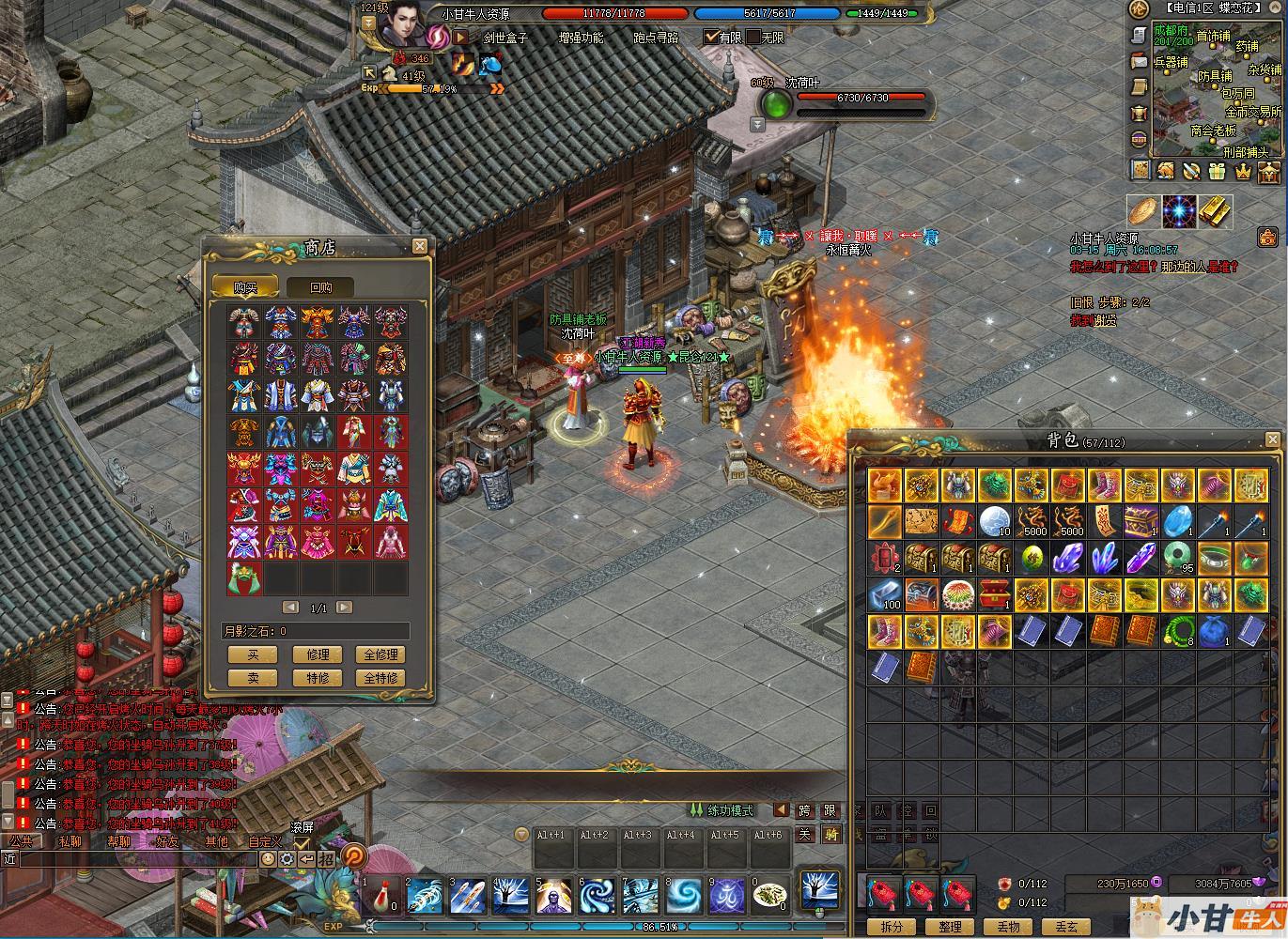Split a stack with the 拆分 button
This screenshot has height=939, width=1288.
pos(892,926)
